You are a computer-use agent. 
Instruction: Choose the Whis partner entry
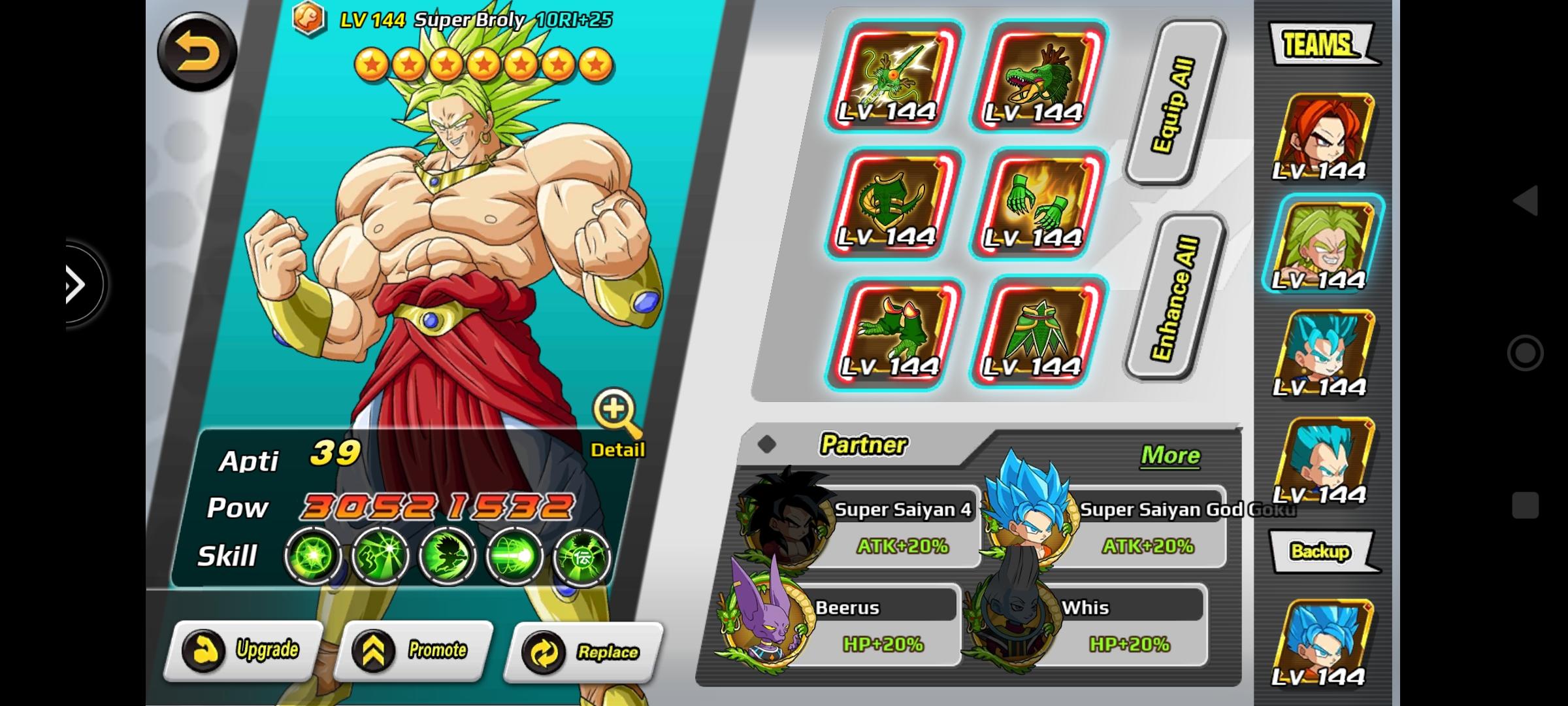(x=1085, y=624)
